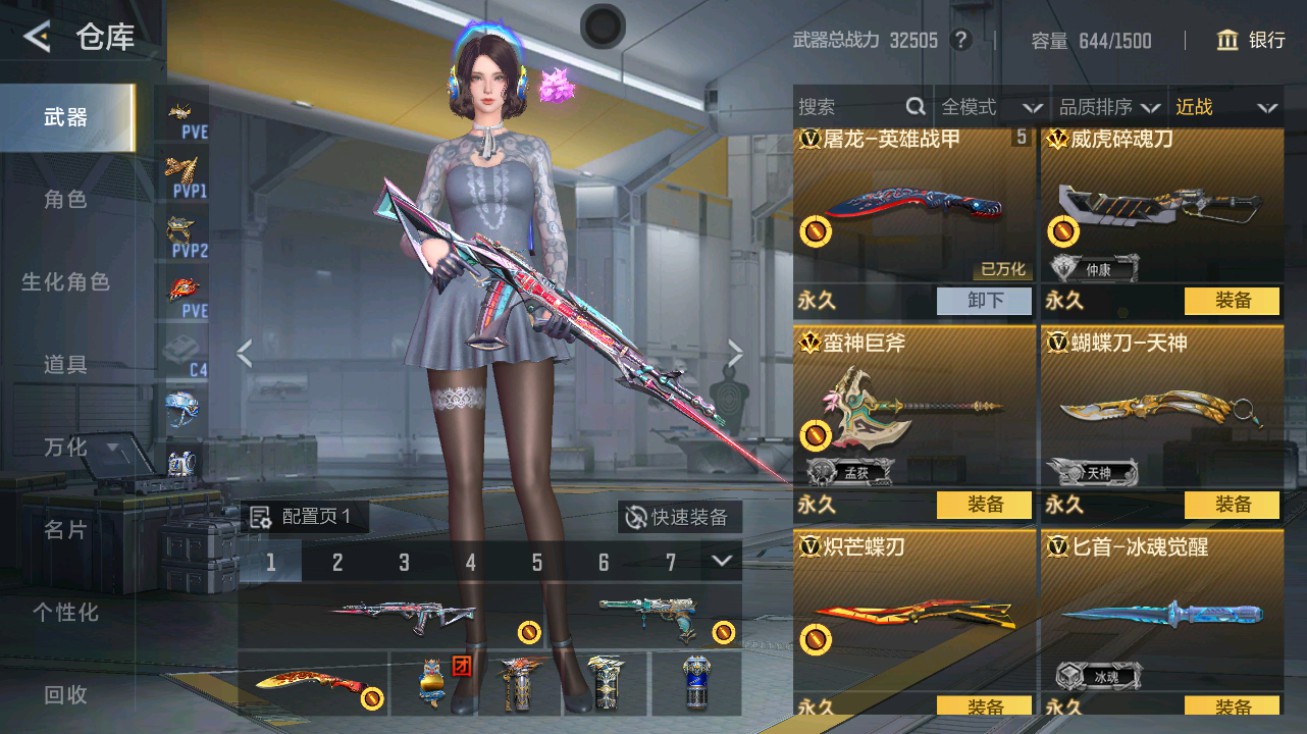
Task: Equip the 蛮神巨斧 axe
Action: [984, 505]
